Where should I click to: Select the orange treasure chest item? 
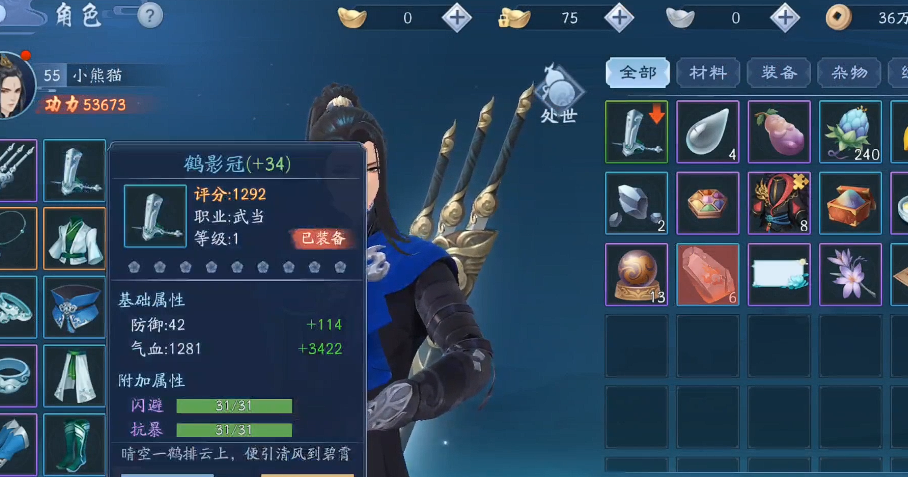click(x=850, y=203)
